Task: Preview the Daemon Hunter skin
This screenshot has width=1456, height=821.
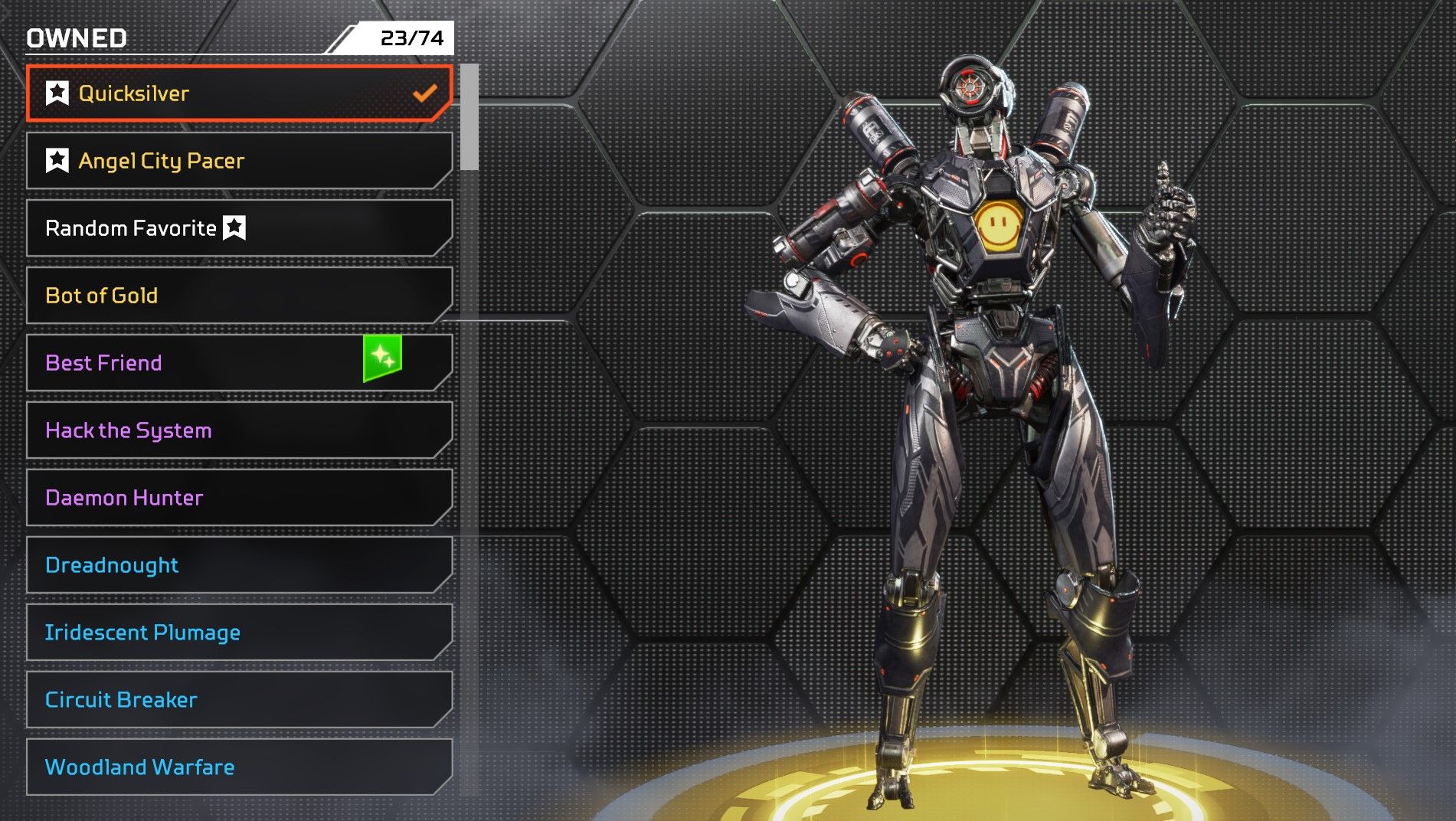Action: [239, 498]
